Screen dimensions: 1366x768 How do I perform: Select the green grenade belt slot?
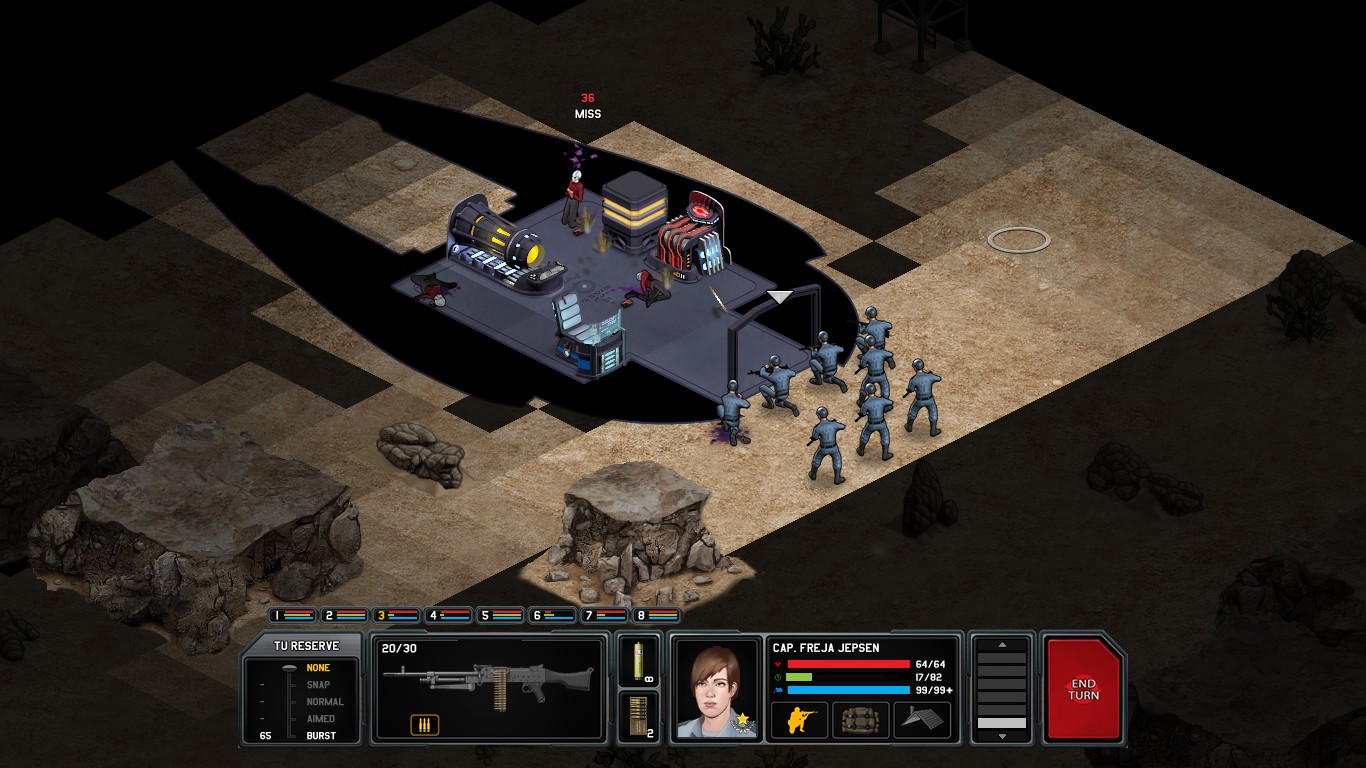(x=639, y=661)
